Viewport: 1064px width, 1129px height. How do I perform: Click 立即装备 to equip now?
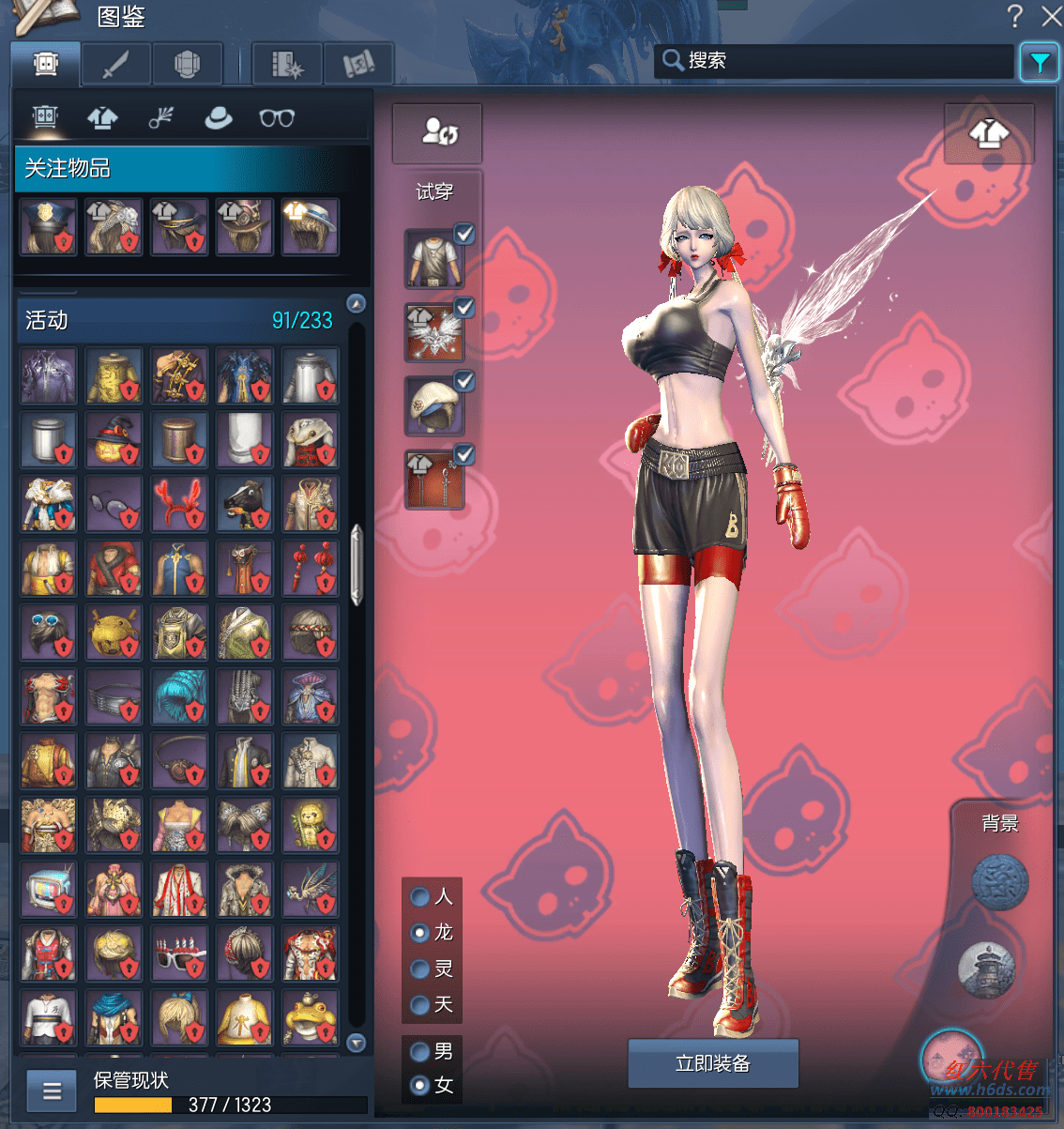[x=713, y=1063]
